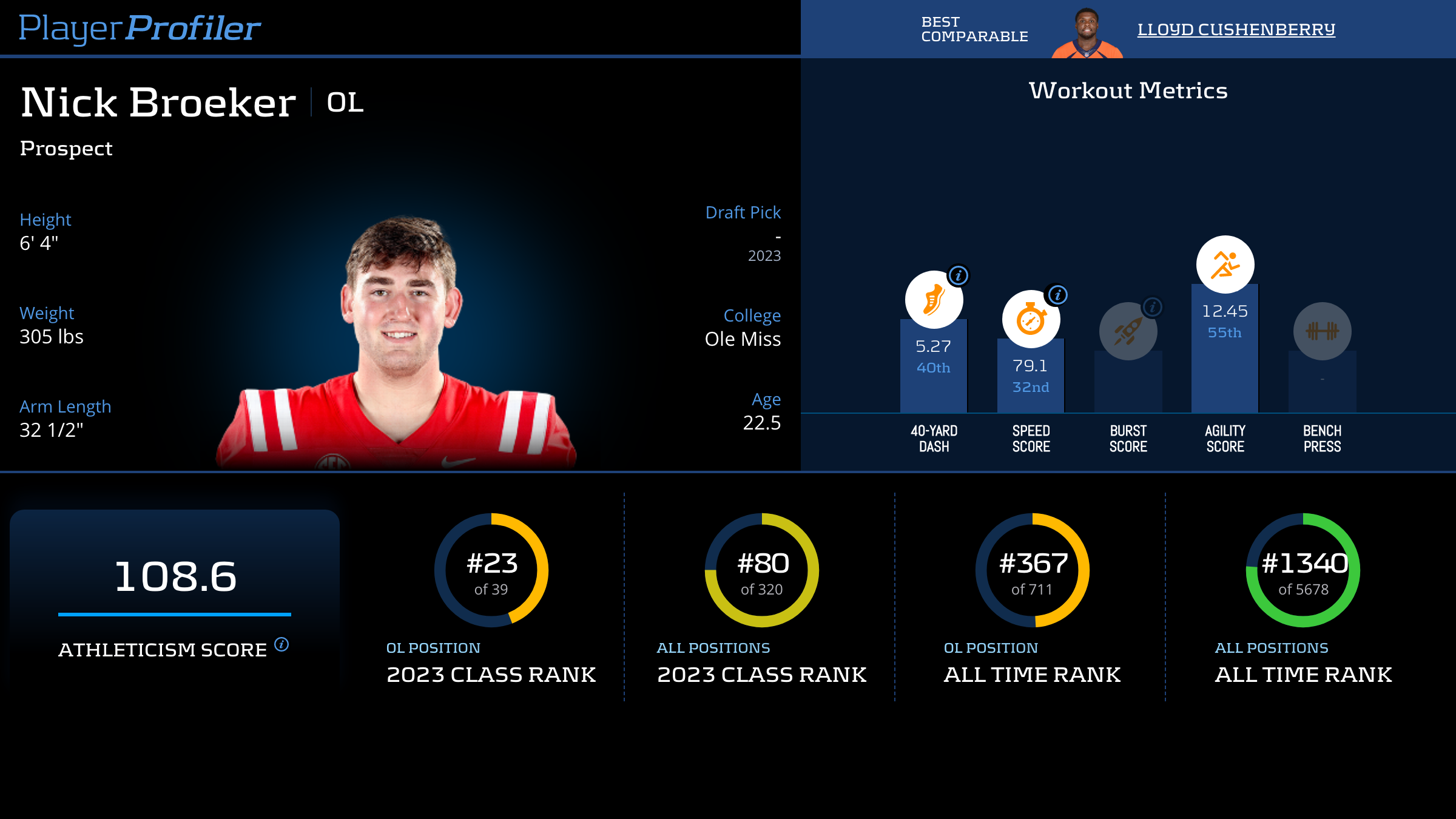Open Lloyd Cushenberry's comparable player link
The image size is (1456, 819).
1236,29
